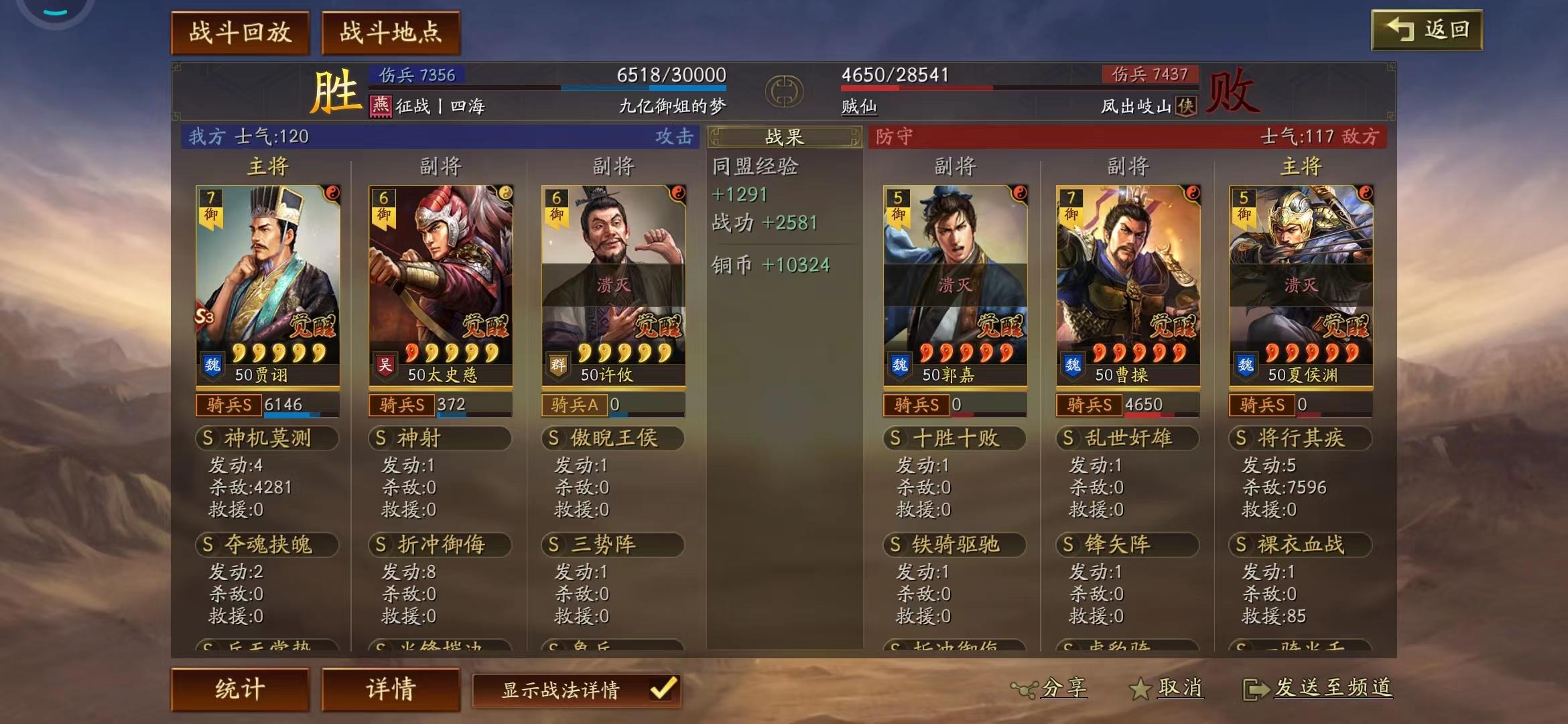Open the 统计 statistics view

pyautogui.click(x=240, y=688)
